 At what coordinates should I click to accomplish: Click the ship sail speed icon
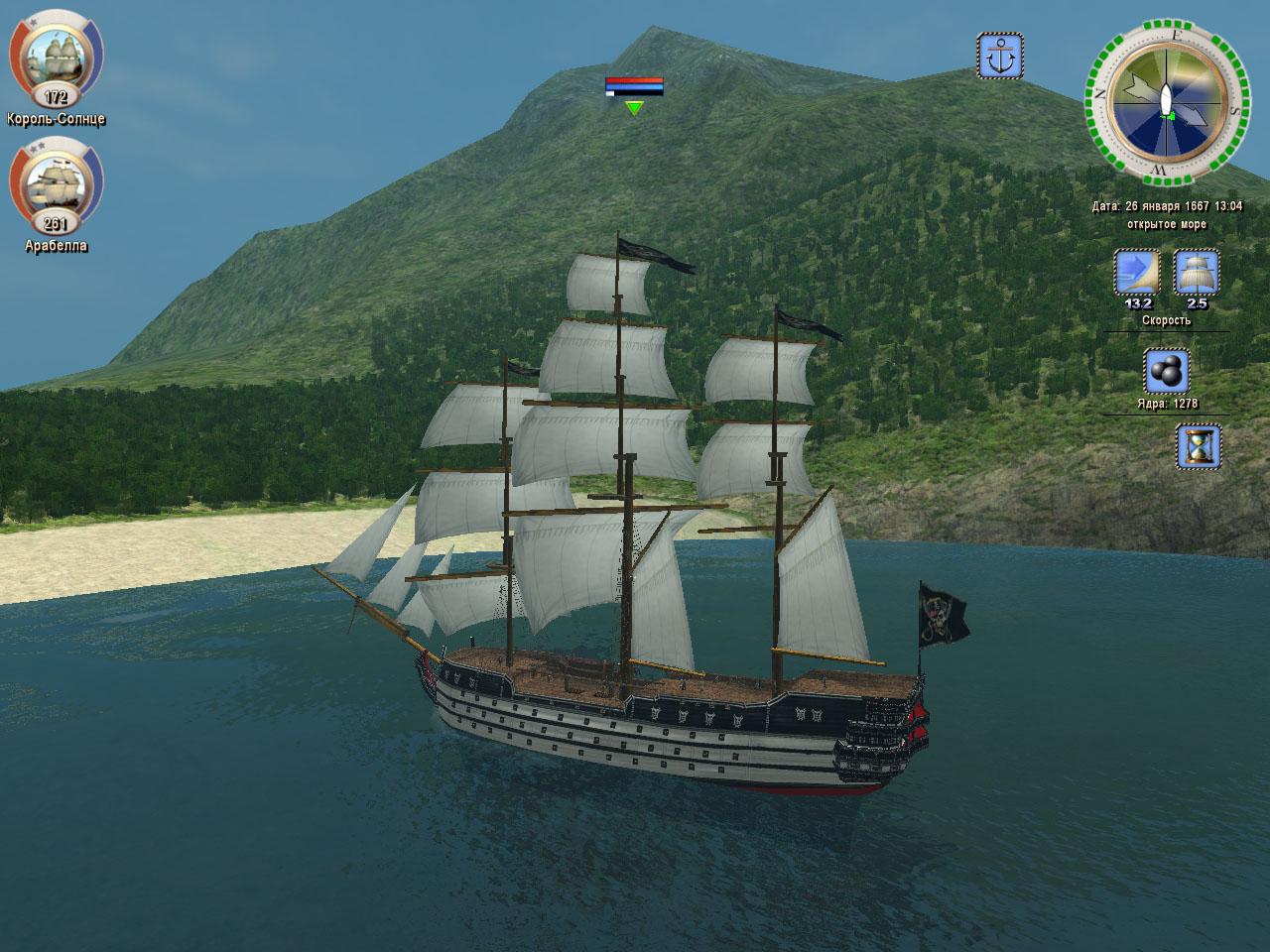(1197, 272)
